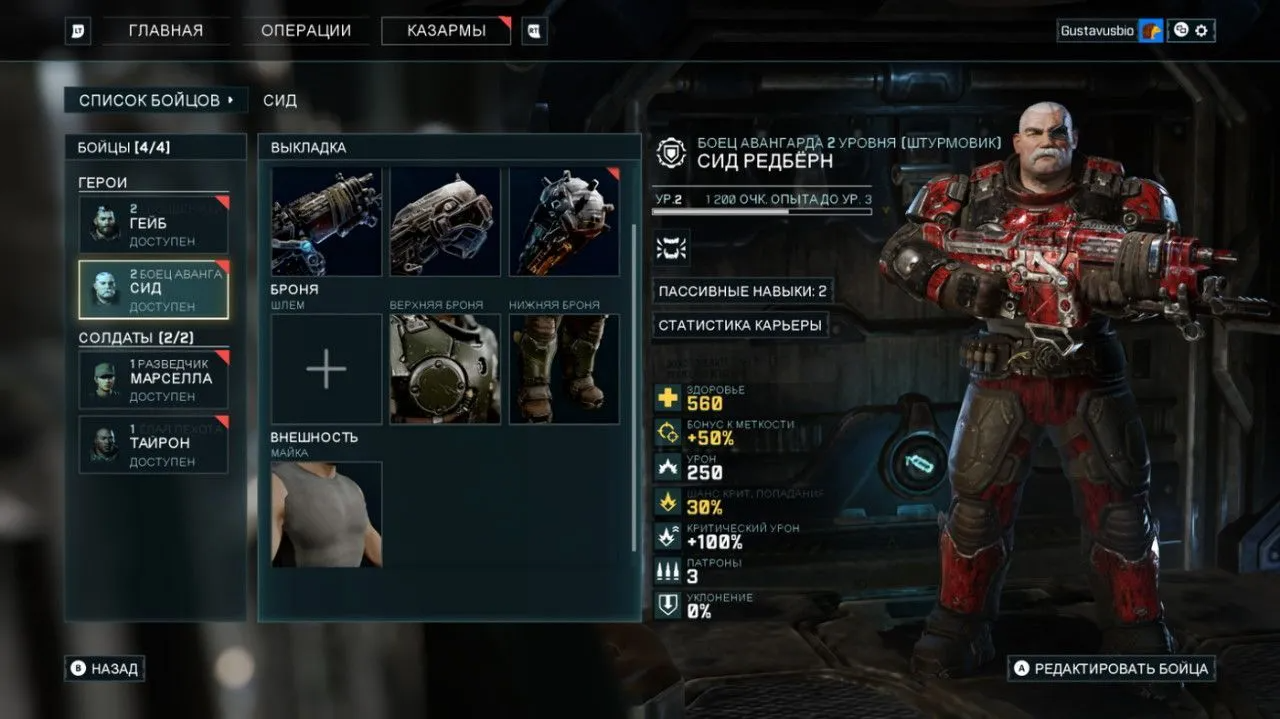The image size is (1280, 719).
Task: Open the Gustavusbio player profile
Action: click(x=1097, y=31)
